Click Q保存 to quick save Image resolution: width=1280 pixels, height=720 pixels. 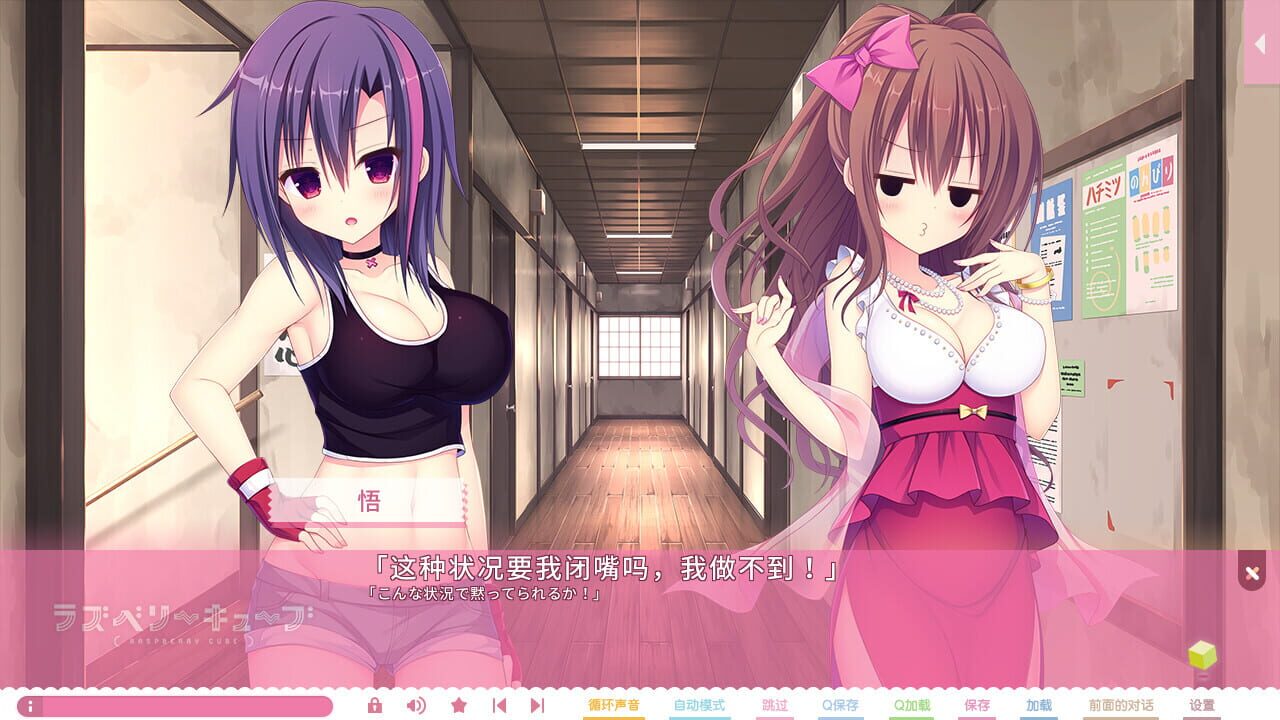point(840,704)
